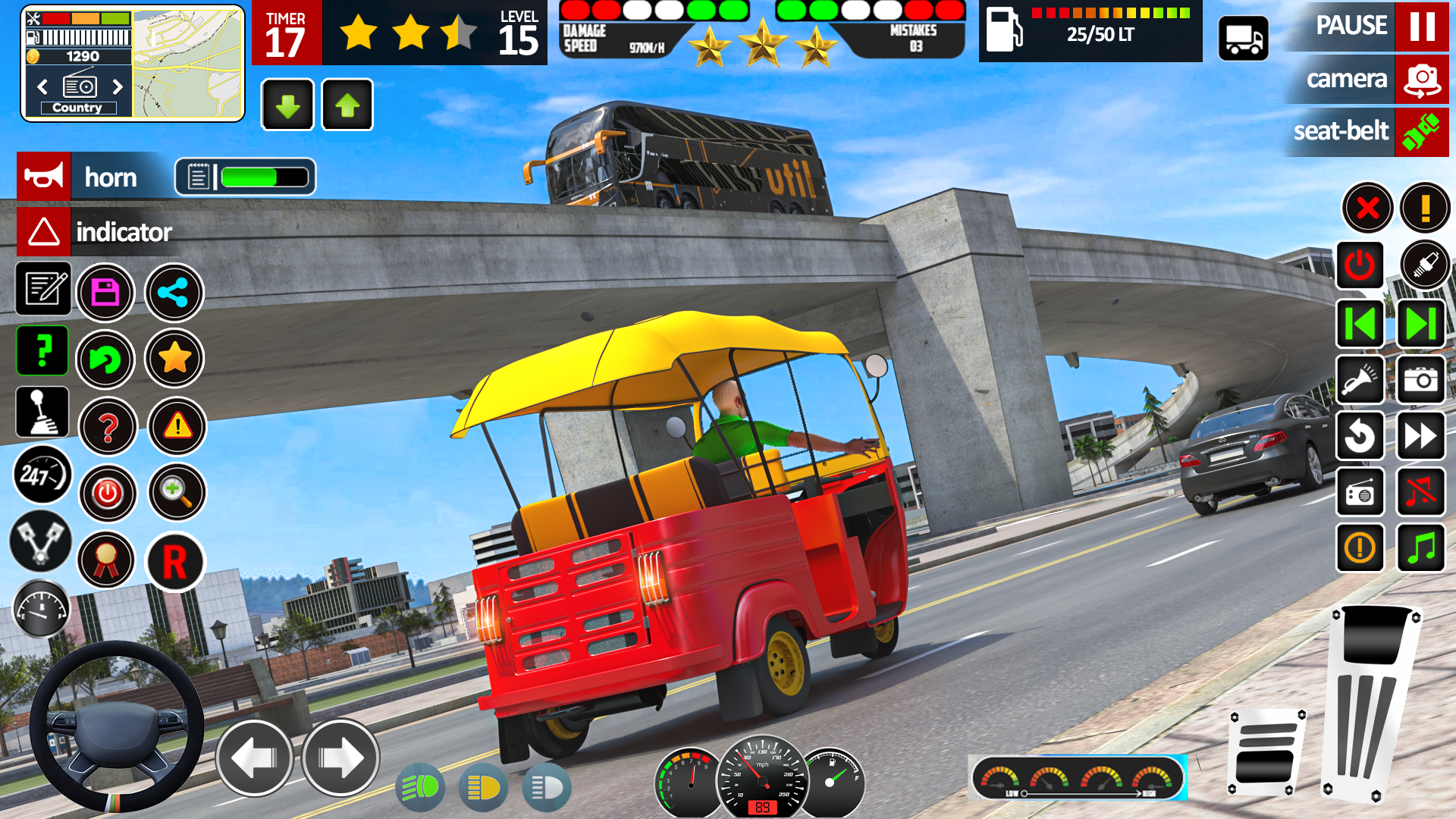Select the flashlight icon

pyautogui.click(x=1360, y=381)
